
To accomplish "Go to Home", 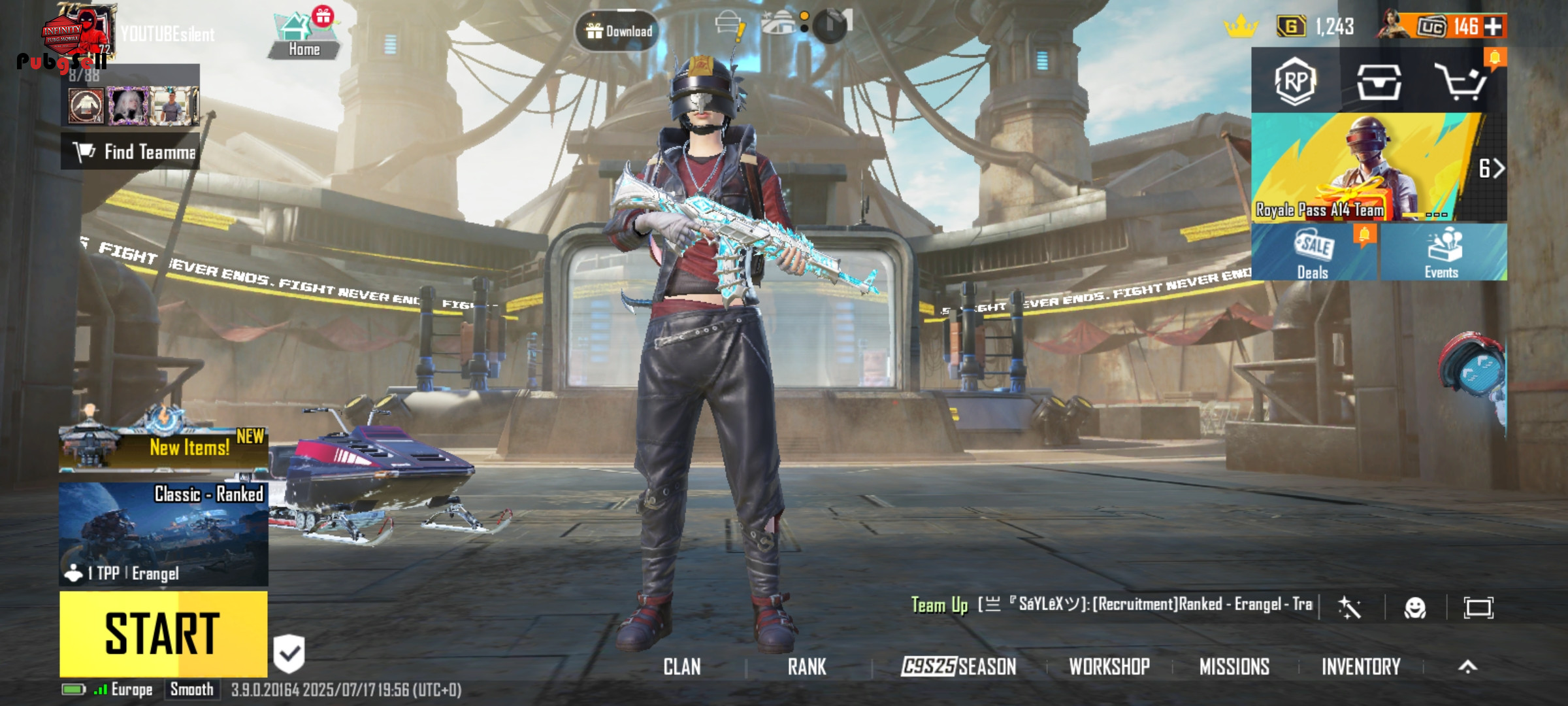I will [304, 36].
